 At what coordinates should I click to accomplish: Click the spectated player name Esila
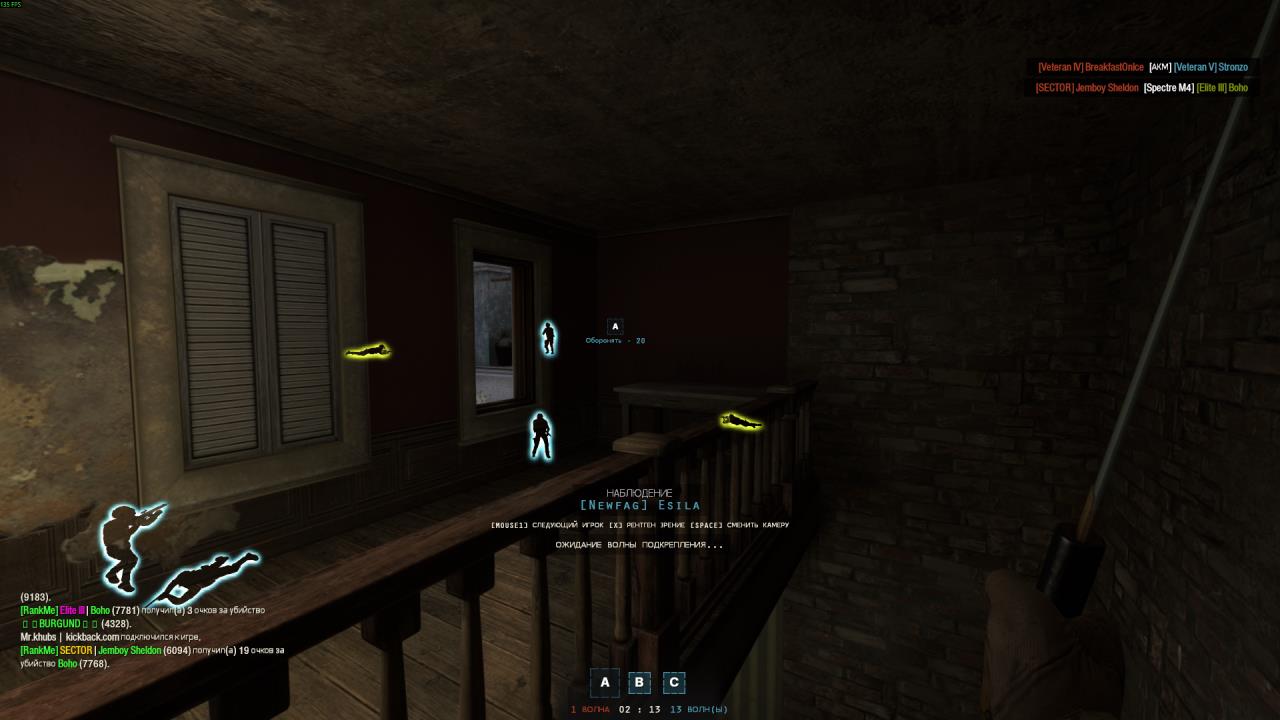640,505
